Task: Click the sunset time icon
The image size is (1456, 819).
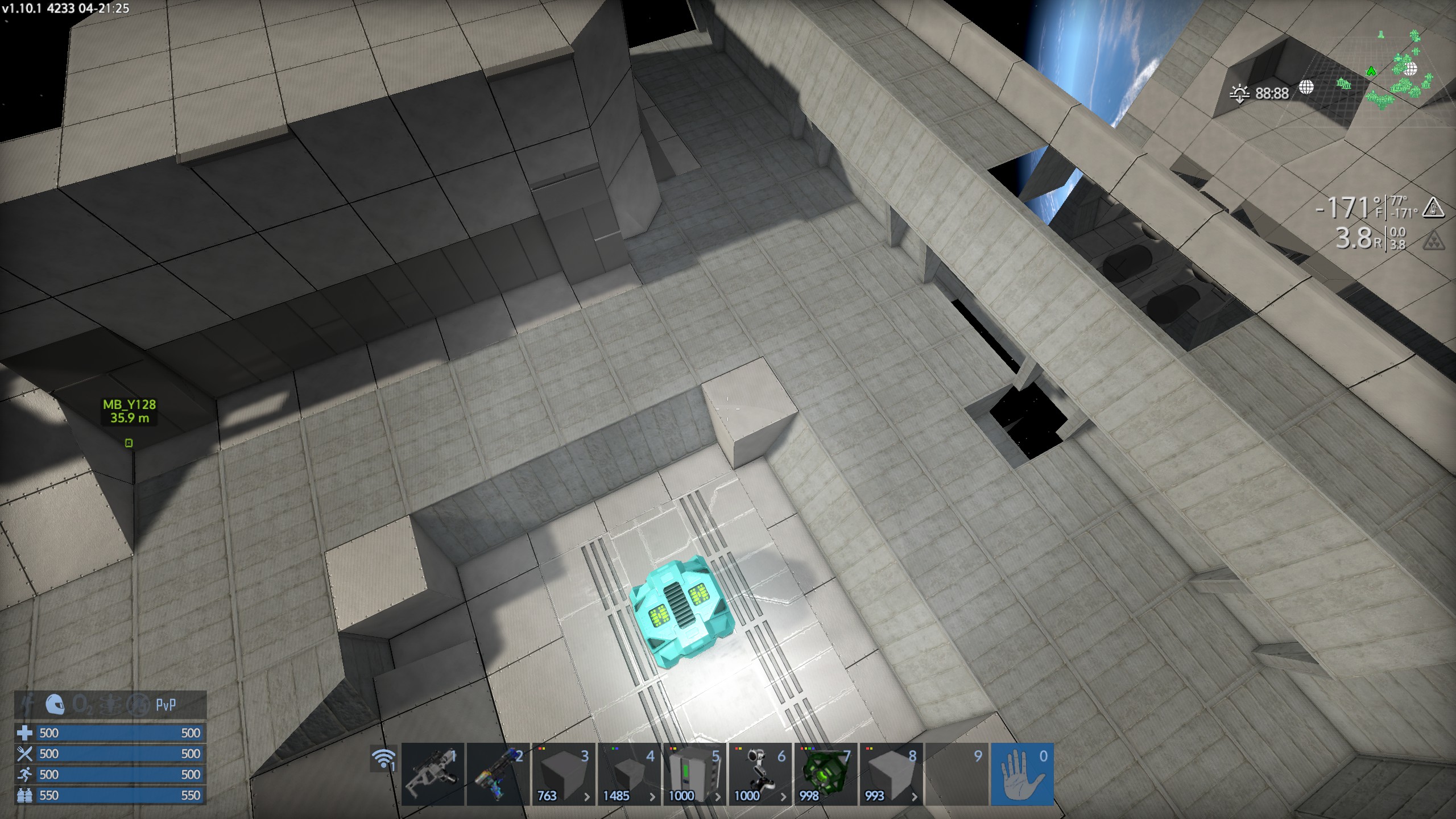Action: pyautogui.click(x=1239, y=93)
